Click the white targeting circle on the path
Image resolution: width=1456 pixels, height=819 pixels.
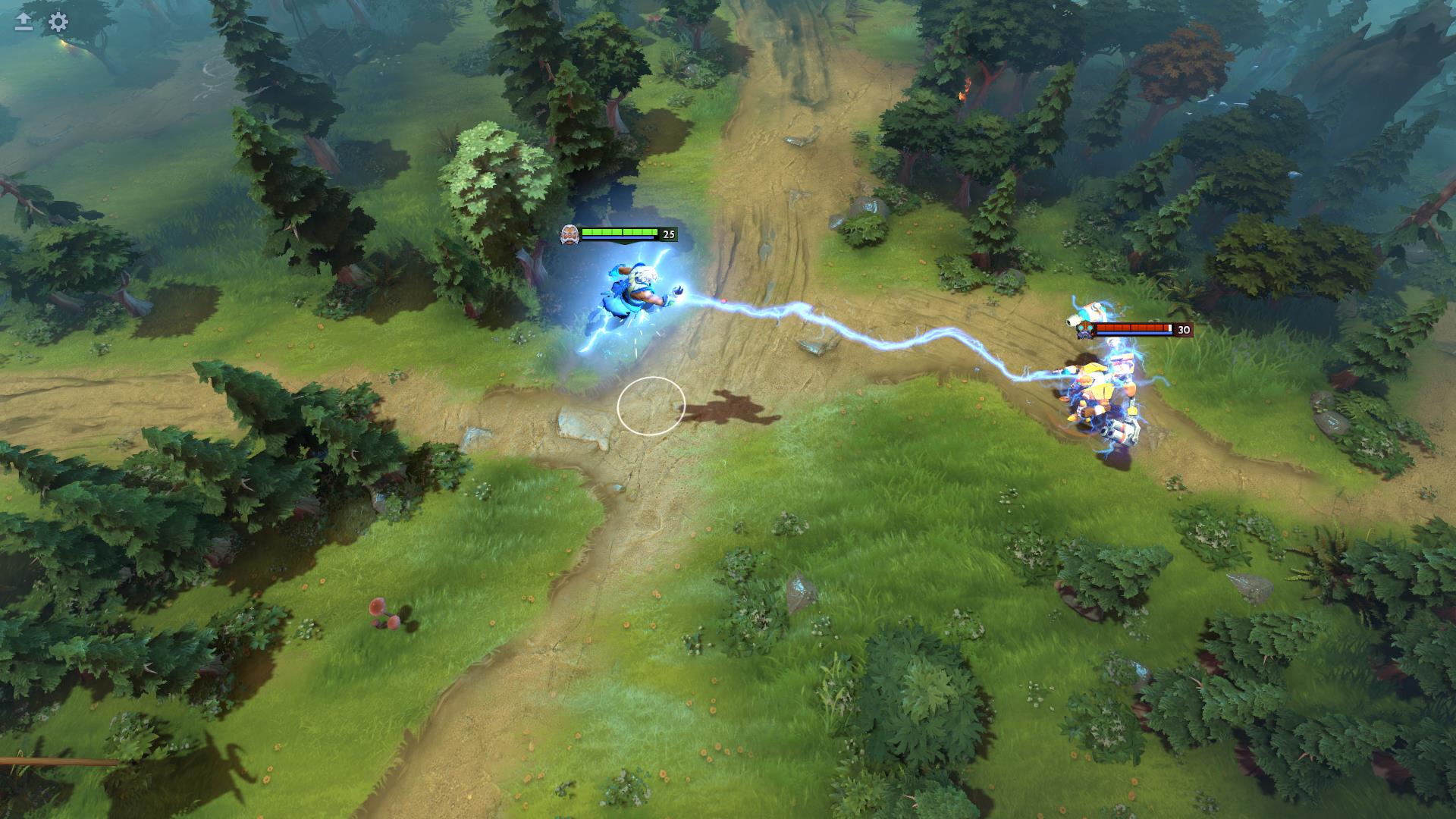652,406
